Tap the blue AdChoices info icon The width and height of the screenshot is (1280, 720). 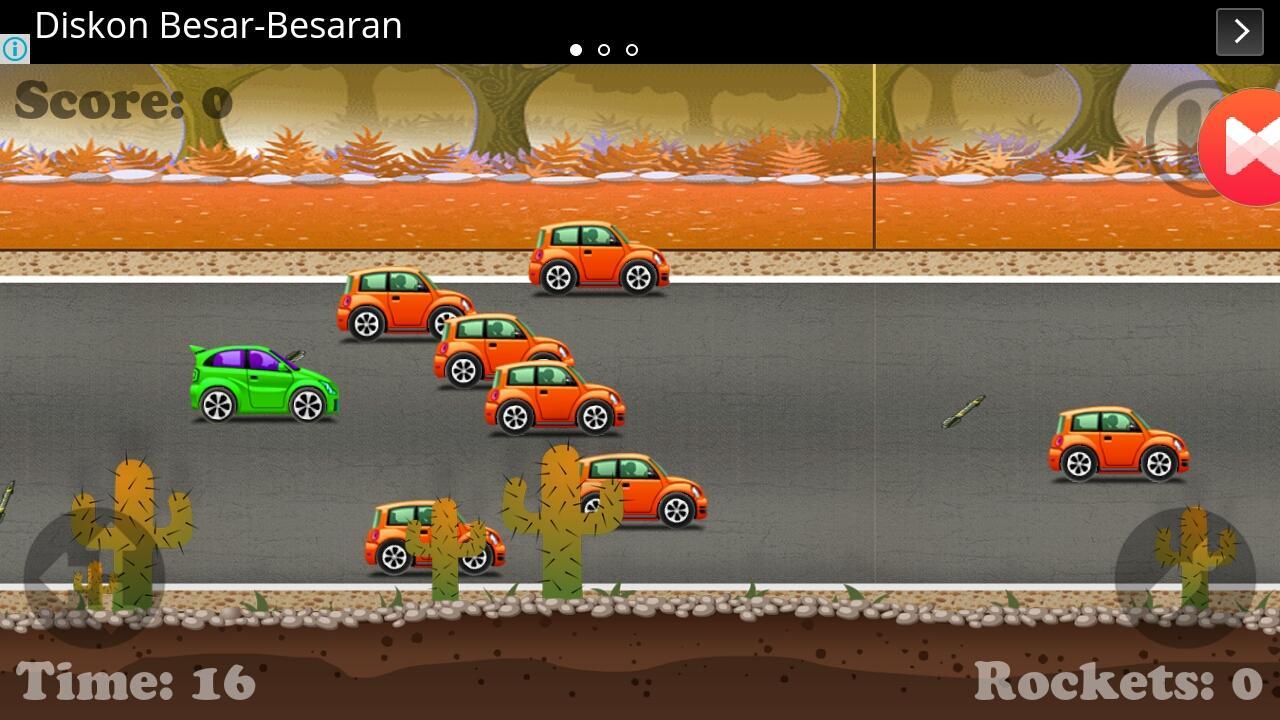(14, 48)
